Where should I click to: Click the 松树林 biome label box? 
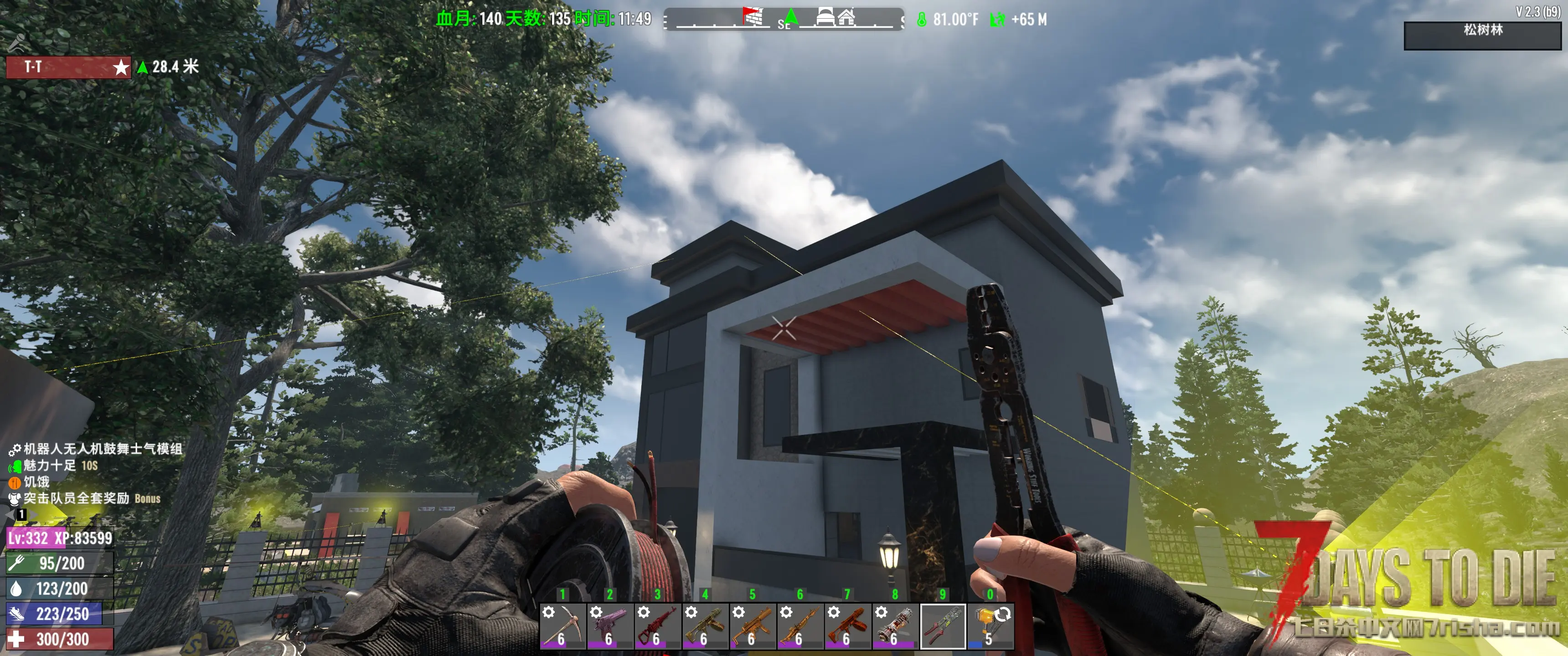pos(1482,35)
